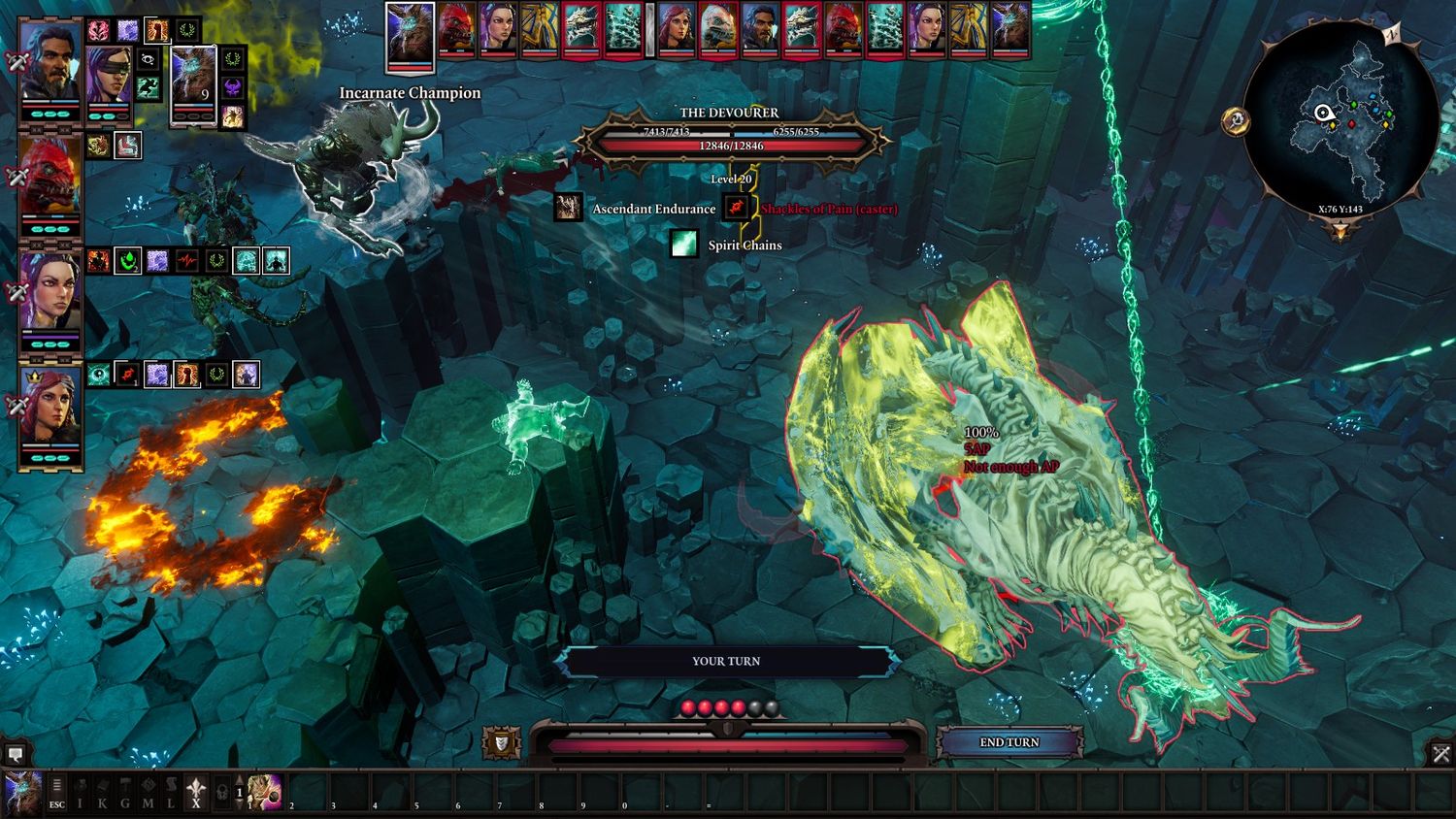Click the waypoint button beside the minimap
This screenshot has width=1456, height=819.
(1236, 121)
